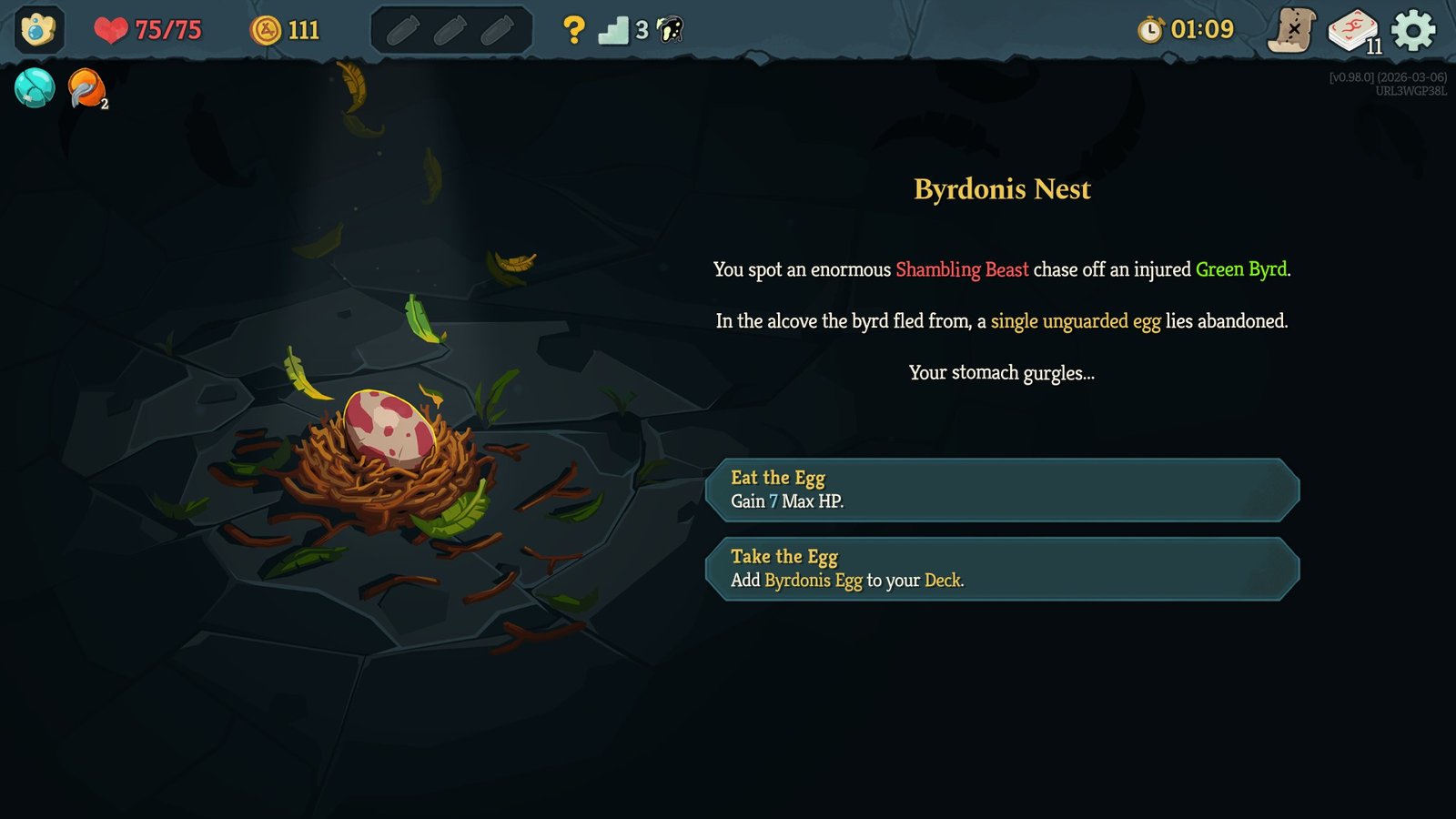The width and height of the screenshot is (1456, 819).
Task: Click the gold coin currency icon
Action: (263, 29)
